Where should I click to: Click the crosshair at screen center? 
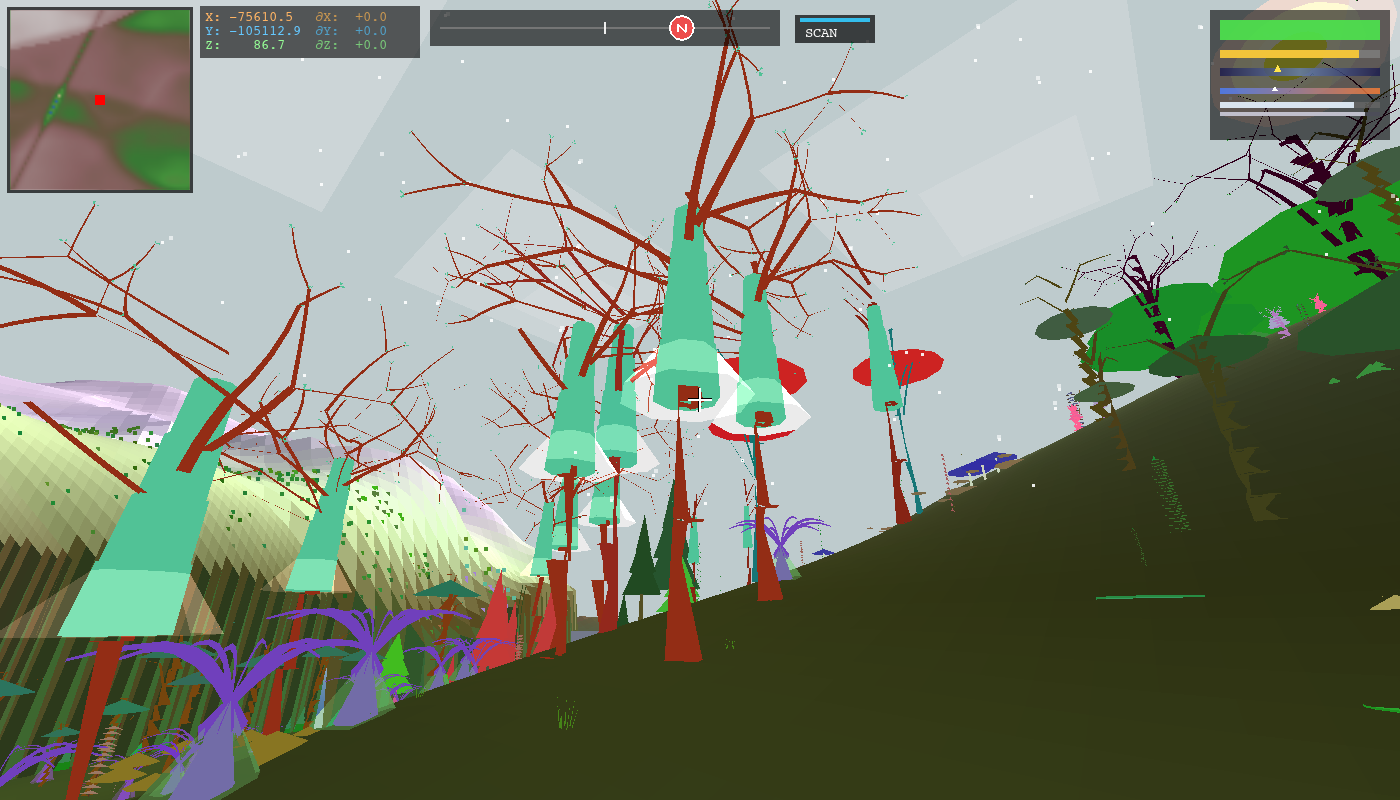click(700, 400)
